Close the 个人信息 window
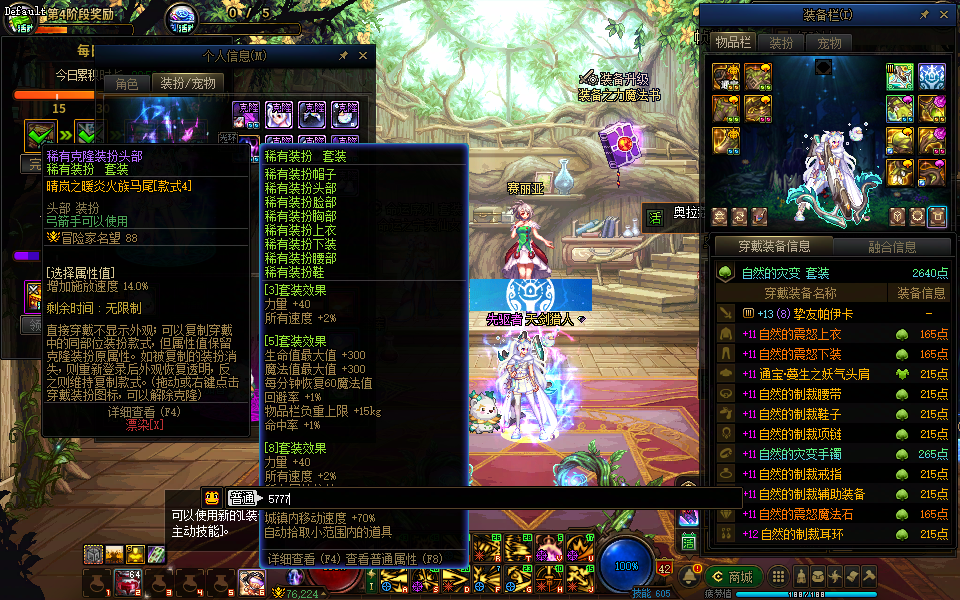Screen dimensions: 960x600 (x=363, y=57)
